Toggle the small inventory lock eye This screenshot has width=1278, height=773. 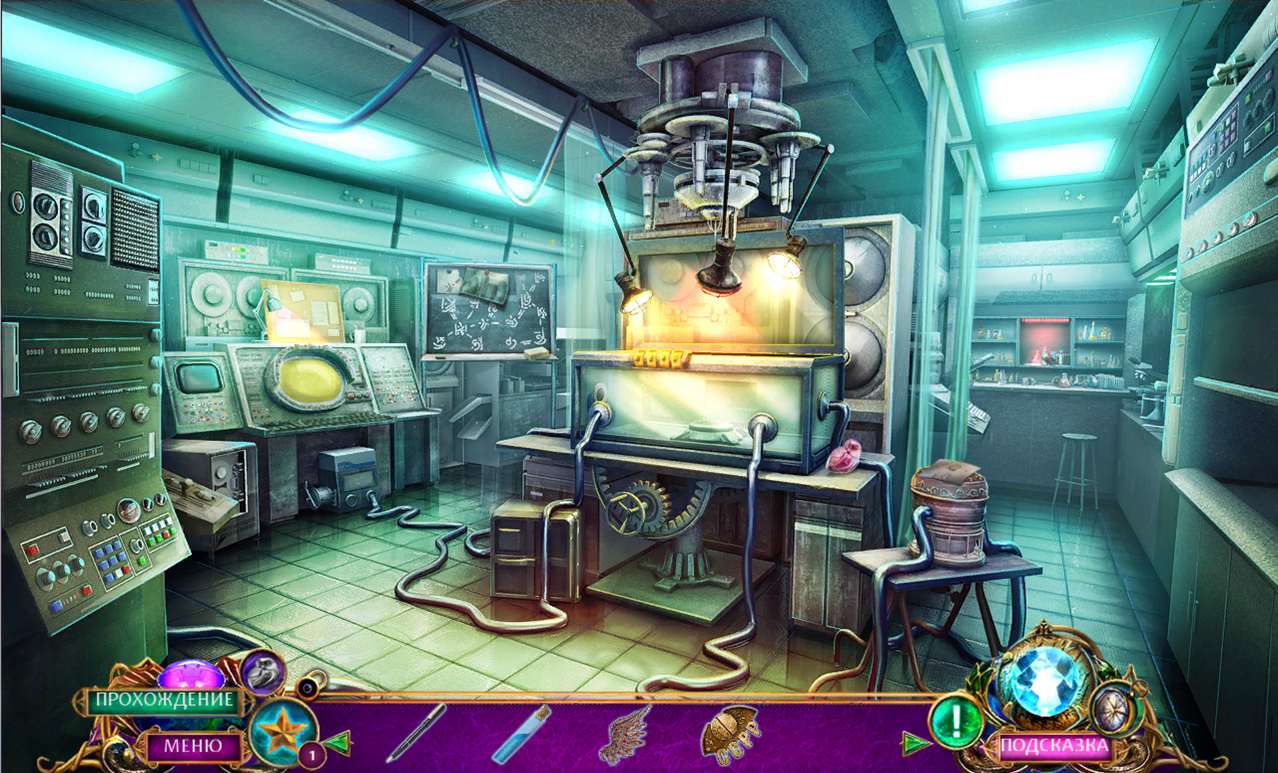click(306, 686)
